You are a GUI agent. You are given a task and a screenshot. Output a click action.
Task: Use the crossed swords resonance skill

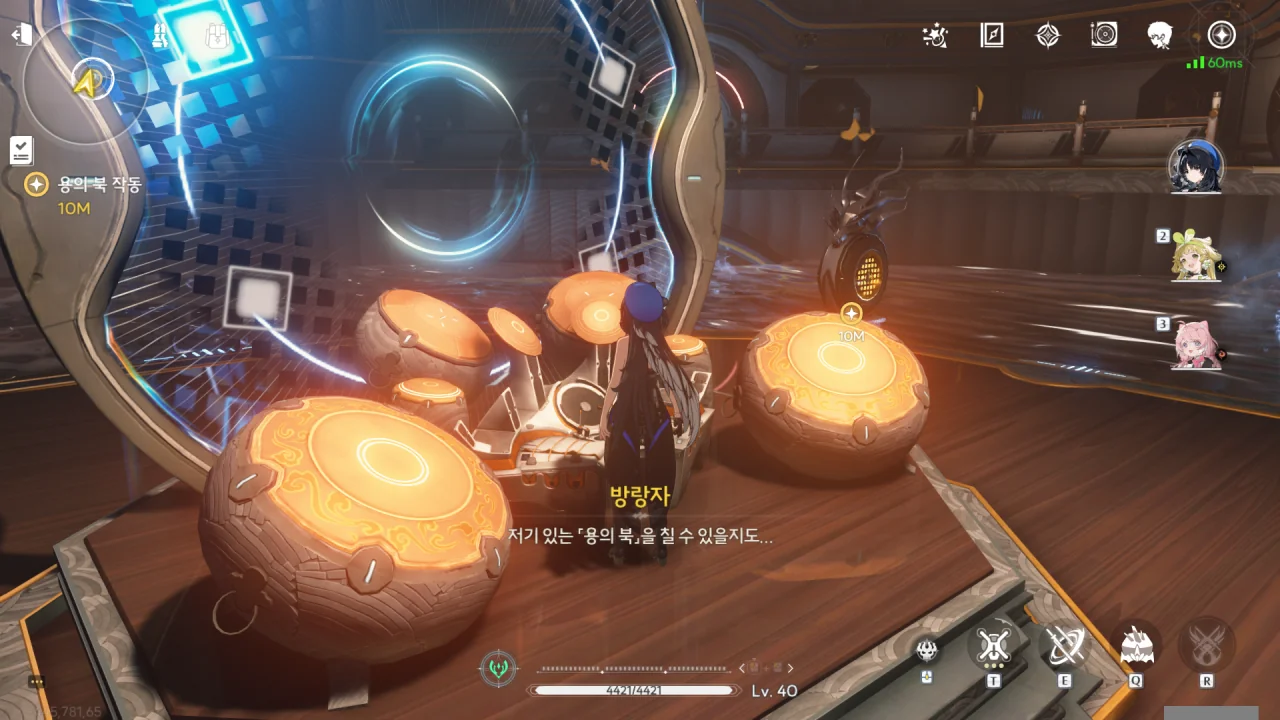[1063, 646]
